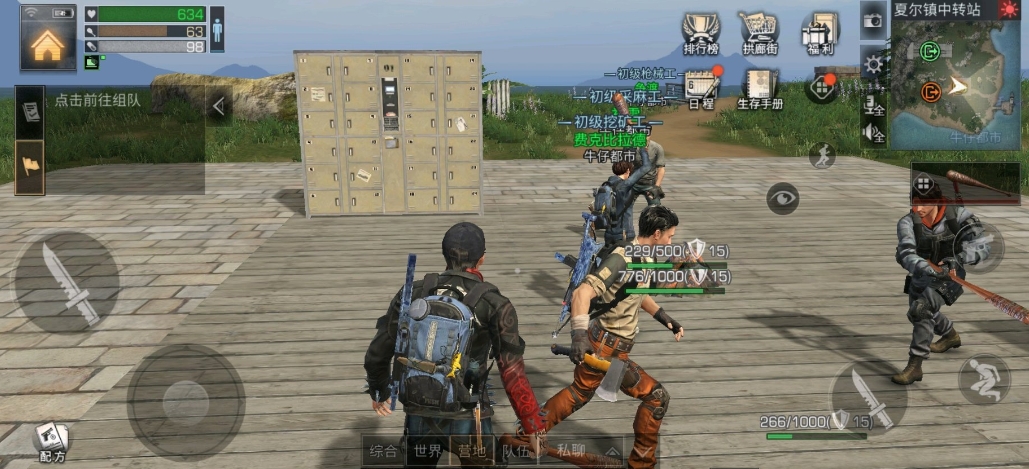Viewport: 1029px width, 469px height.
Task: Open the 生存手册 survival handbook
Action: (x=760, y=88)
